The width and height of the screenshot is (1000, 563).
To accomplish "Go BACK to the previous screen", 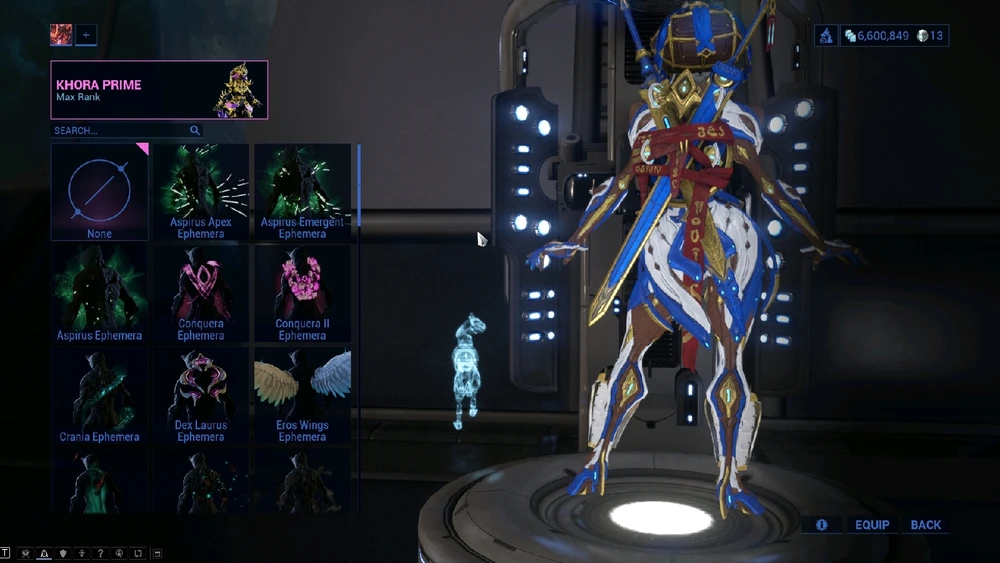I will click(x=926, y=525).
